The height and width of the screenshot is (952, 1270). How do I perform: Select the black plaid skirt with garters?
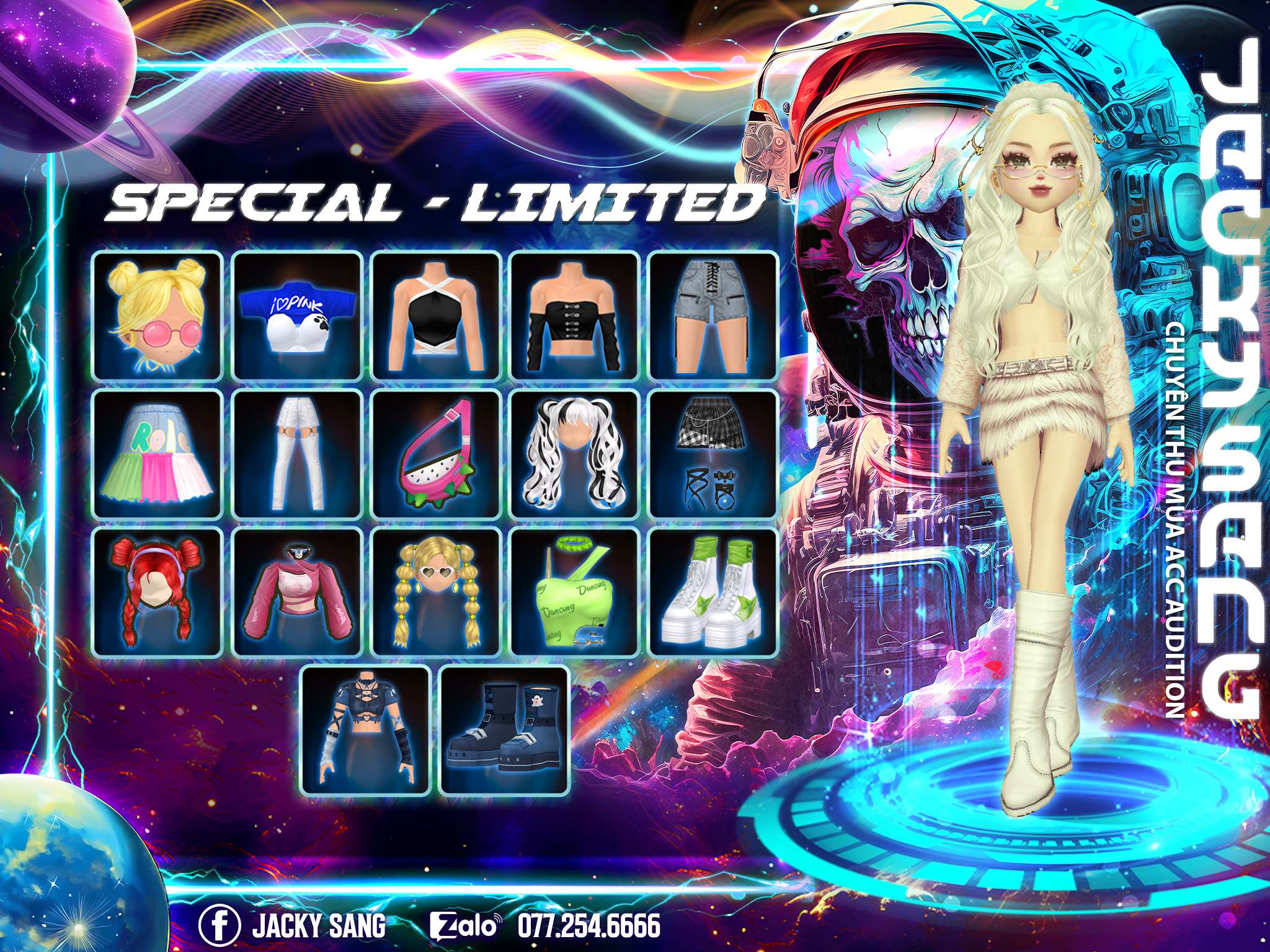714,454
